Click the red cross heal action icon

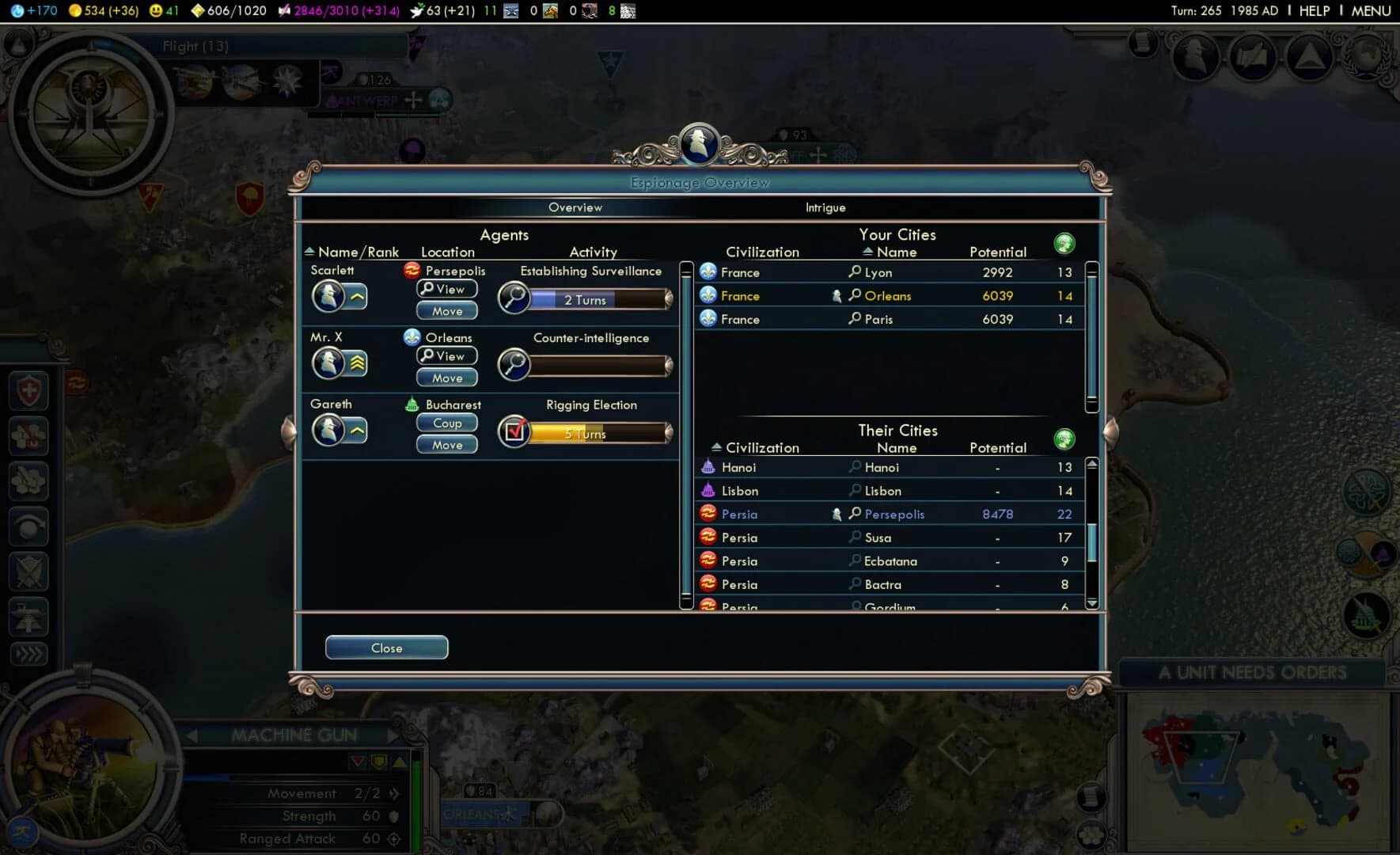pos(29,391)
